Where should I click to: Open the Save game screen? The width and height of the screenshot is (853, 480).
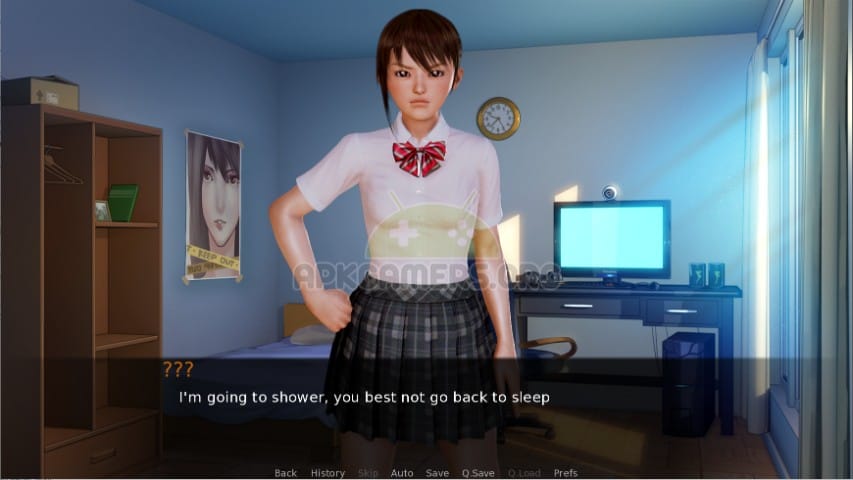tap(437, 473)
